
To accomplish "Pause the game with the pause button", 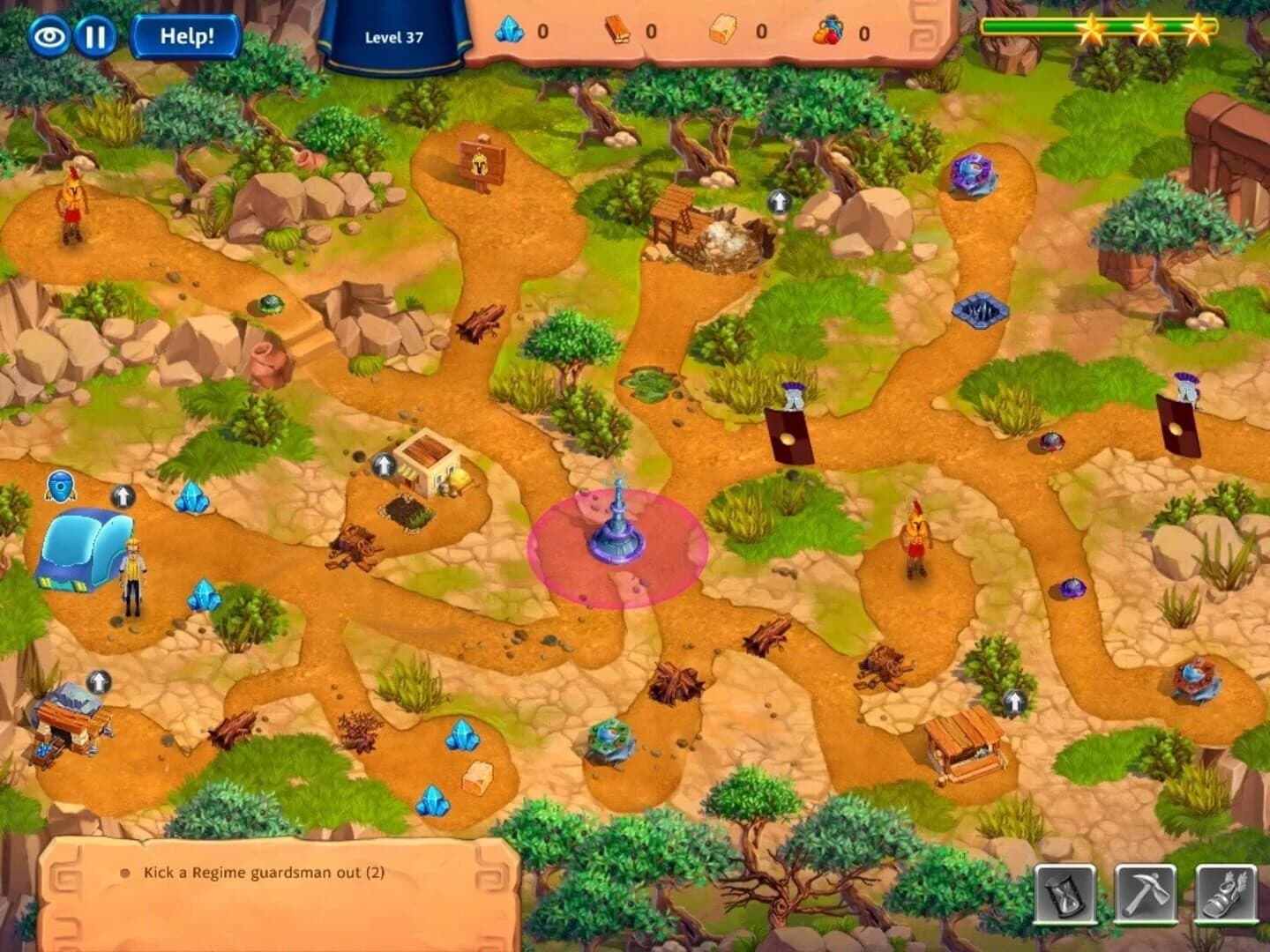I will [99, 35].
